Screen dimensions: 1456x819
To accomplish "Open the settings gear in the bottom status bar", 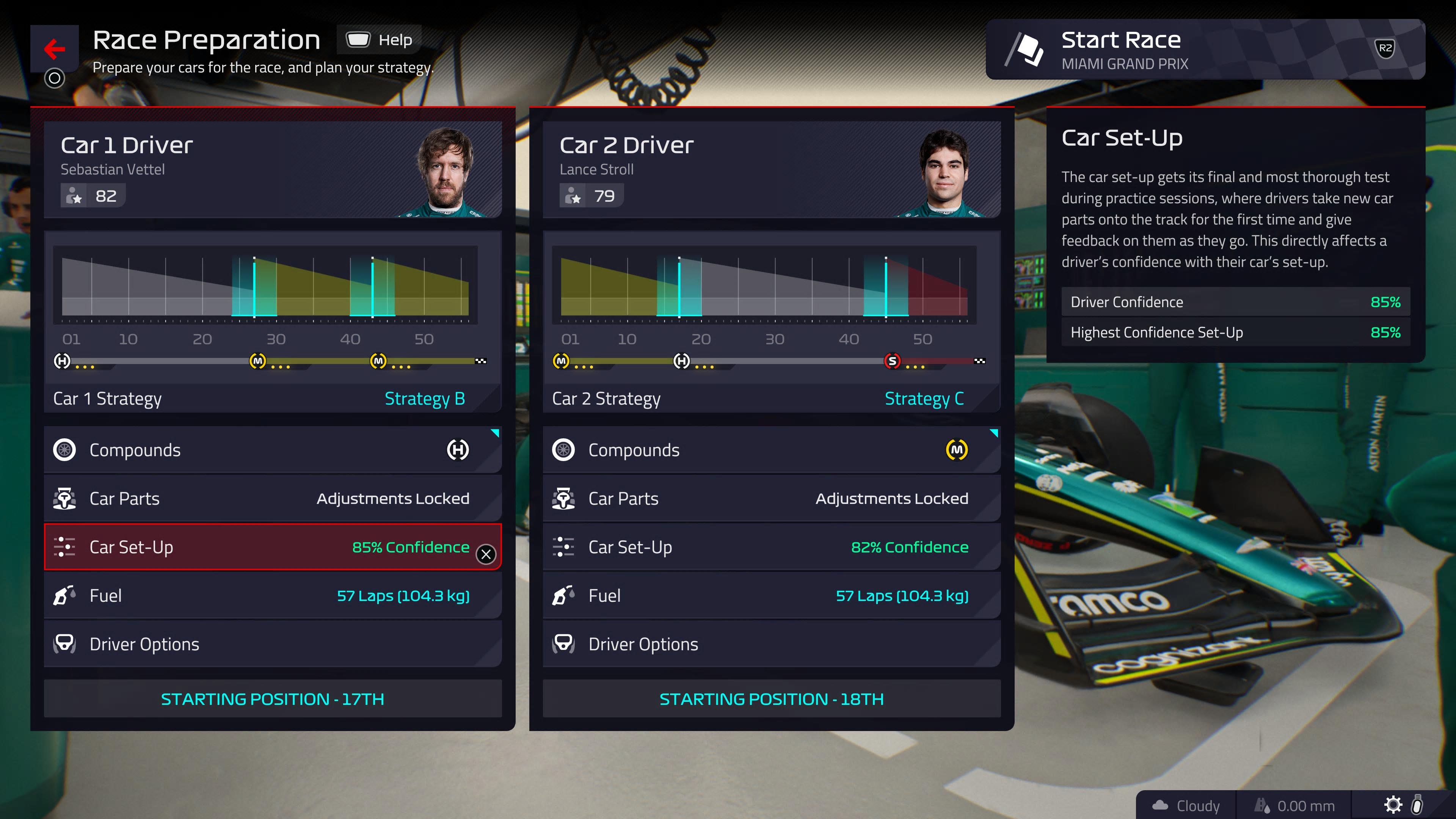I will (x=1393, y=805).
